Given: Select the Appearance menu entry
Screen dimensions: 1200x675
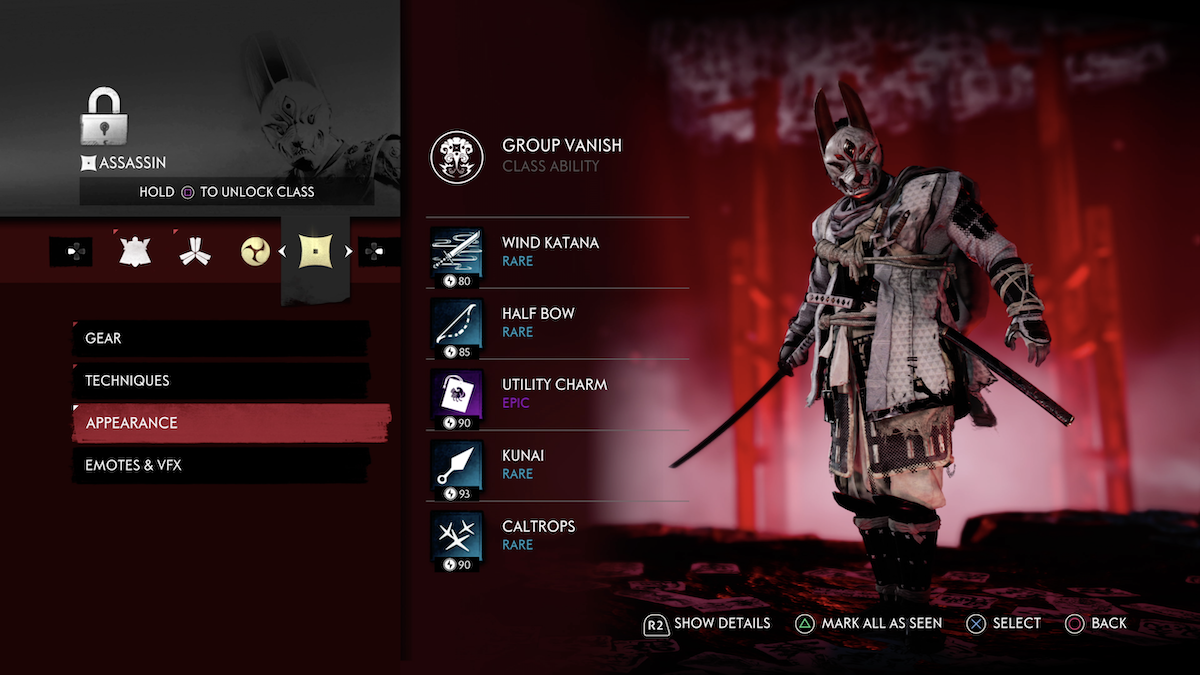Looking at the screenshot, I should coord(230,423).
